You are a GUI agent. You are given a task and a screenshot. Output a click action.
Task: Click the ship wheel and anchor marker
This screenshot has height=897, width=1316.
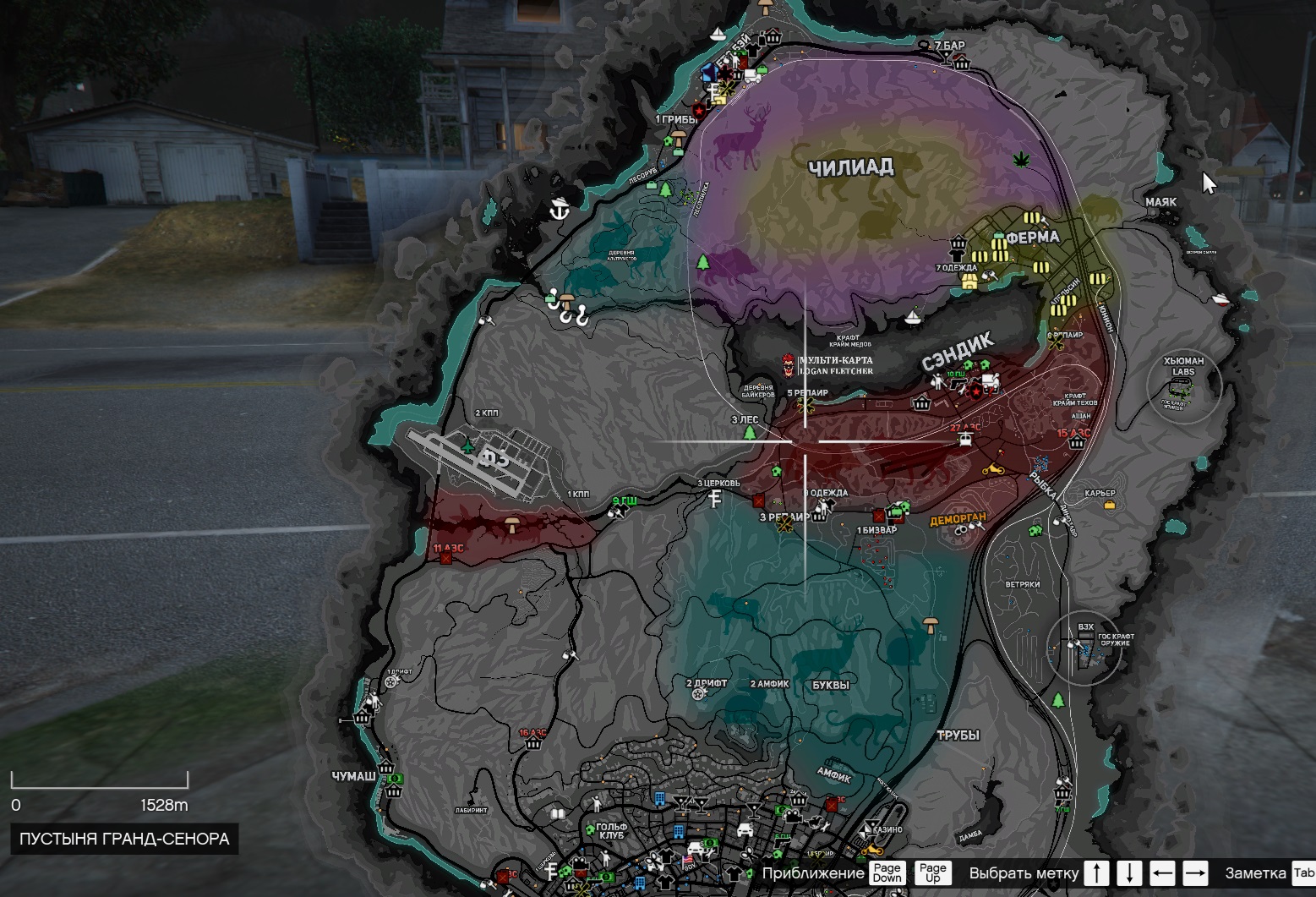pos(558,209)
